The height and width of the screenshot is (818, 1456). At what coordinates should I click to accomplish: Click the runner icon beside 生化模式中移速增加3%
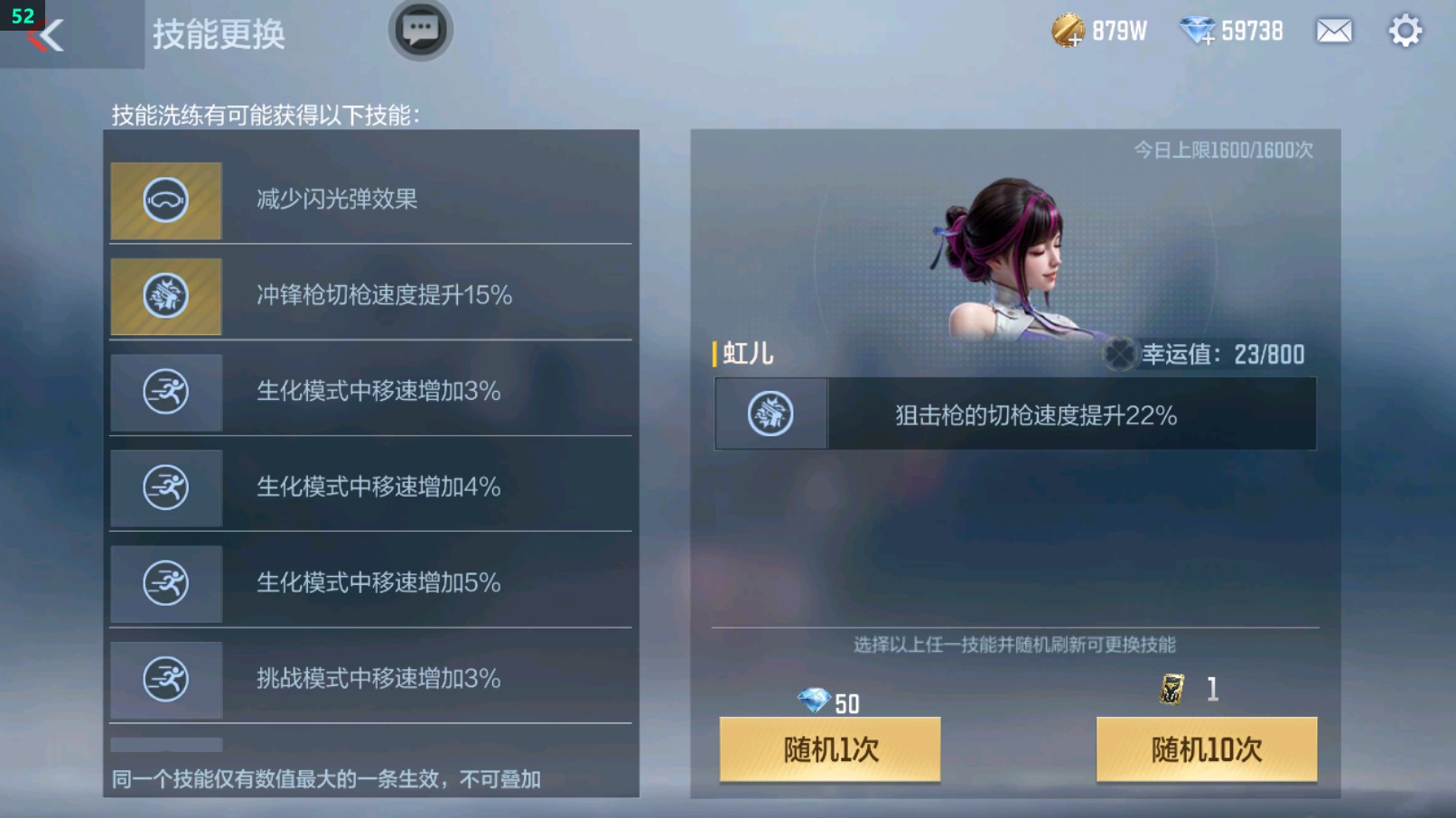[x=165, y=393]
